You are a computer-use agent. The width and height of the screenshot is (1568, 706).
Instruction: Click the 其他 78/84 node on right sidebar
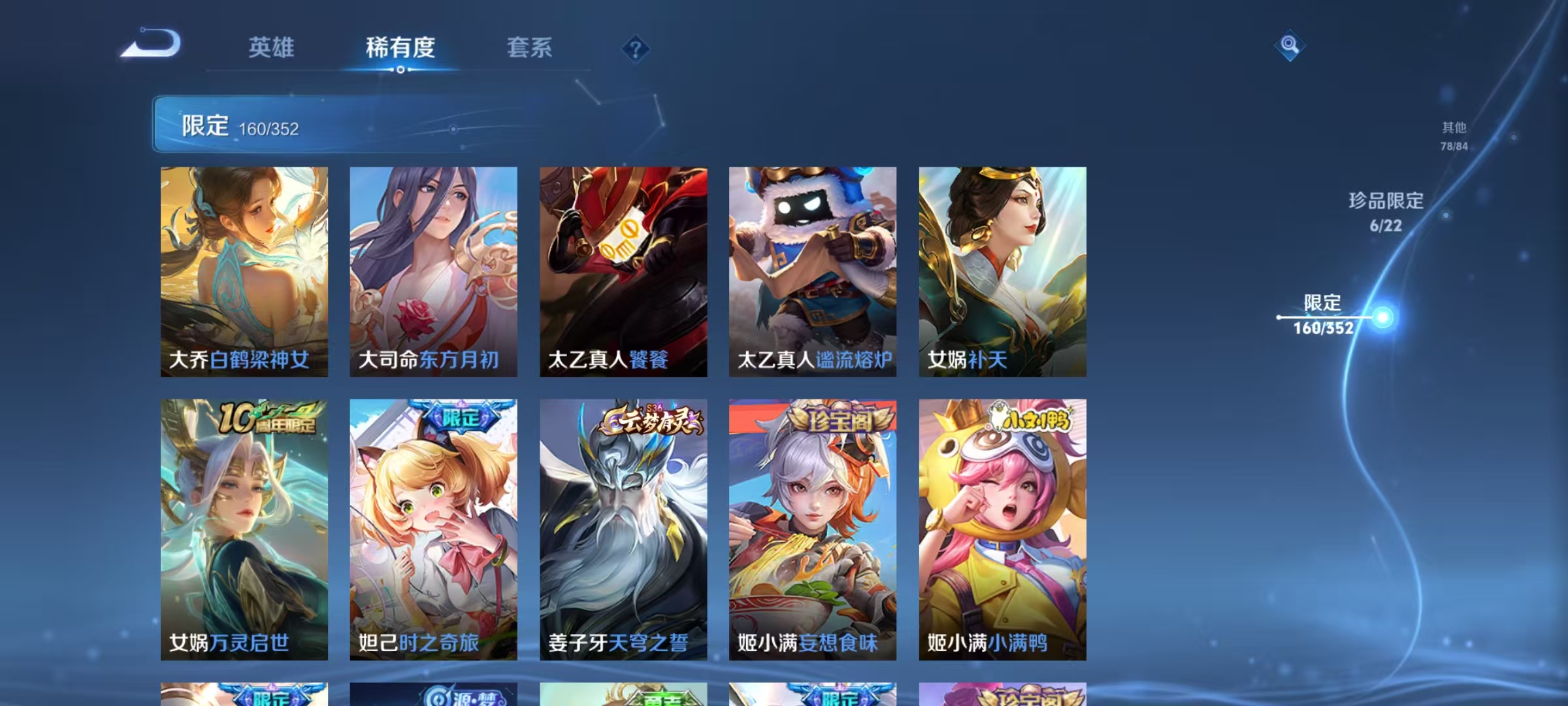1453,137
